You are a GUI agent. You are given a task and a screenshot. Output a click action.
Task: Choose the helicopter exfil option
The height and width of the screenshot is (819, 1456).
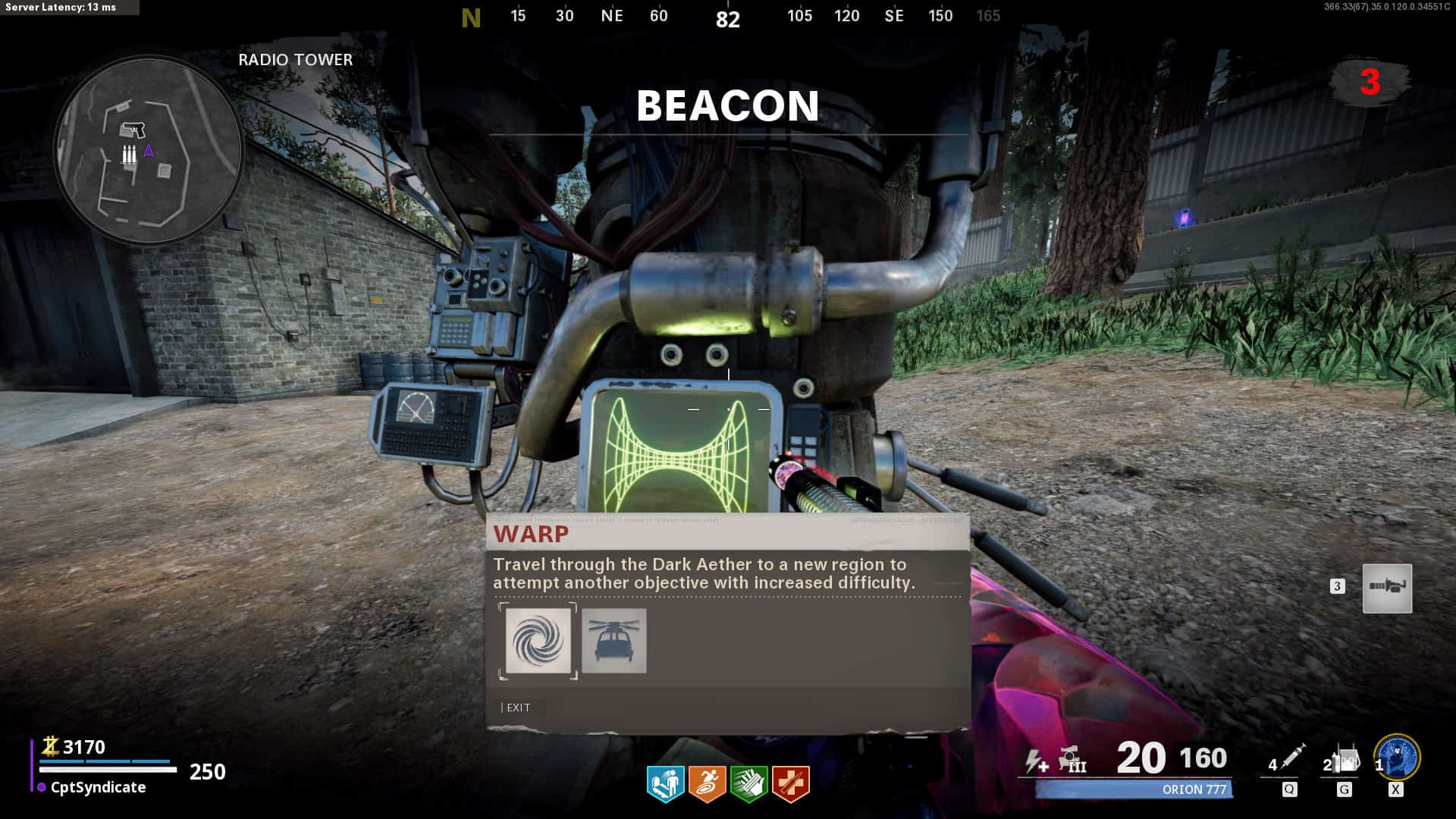tap(614, 641)
